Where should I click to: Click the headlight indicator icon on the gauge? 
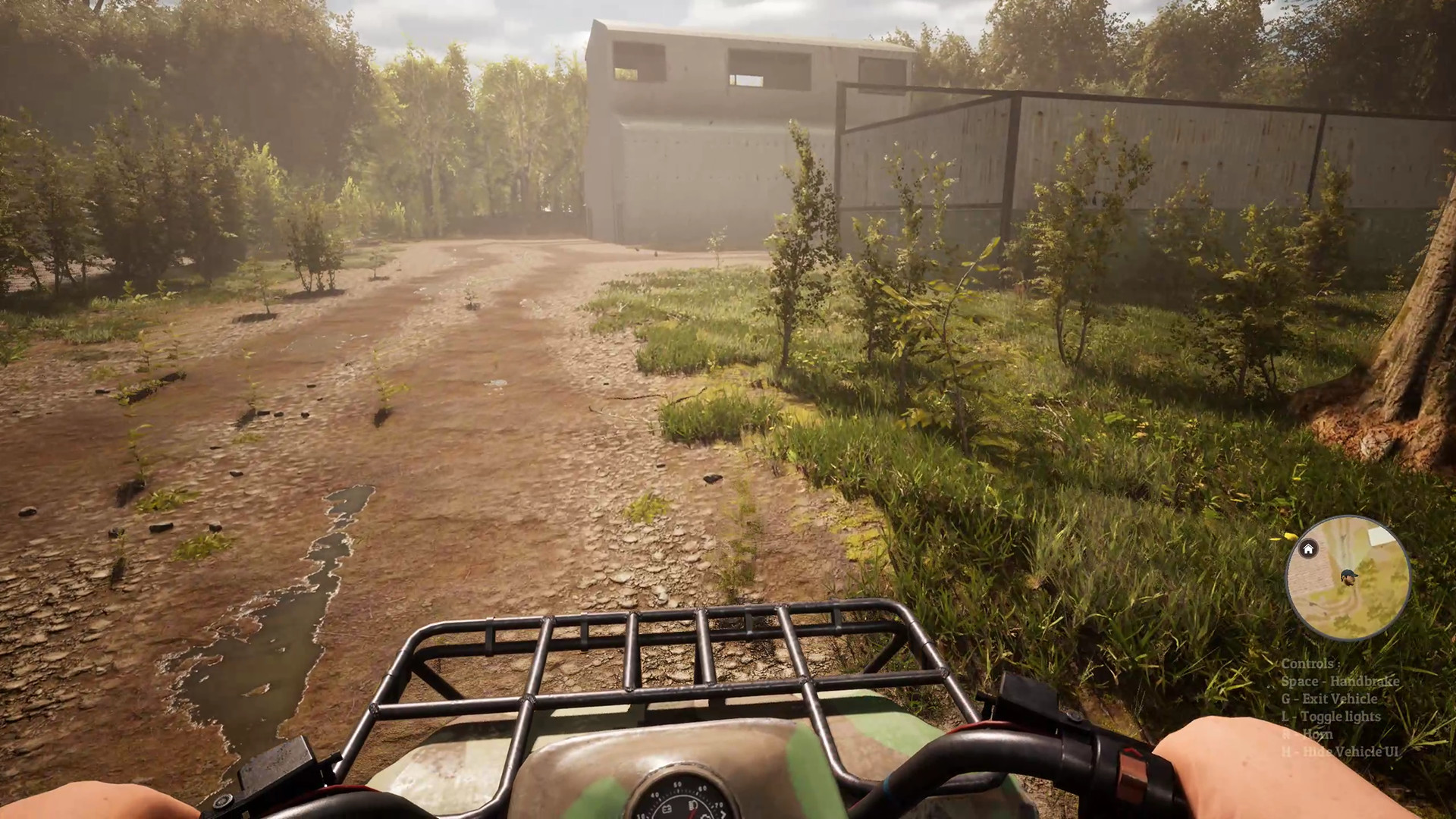(x=693, y=805)
